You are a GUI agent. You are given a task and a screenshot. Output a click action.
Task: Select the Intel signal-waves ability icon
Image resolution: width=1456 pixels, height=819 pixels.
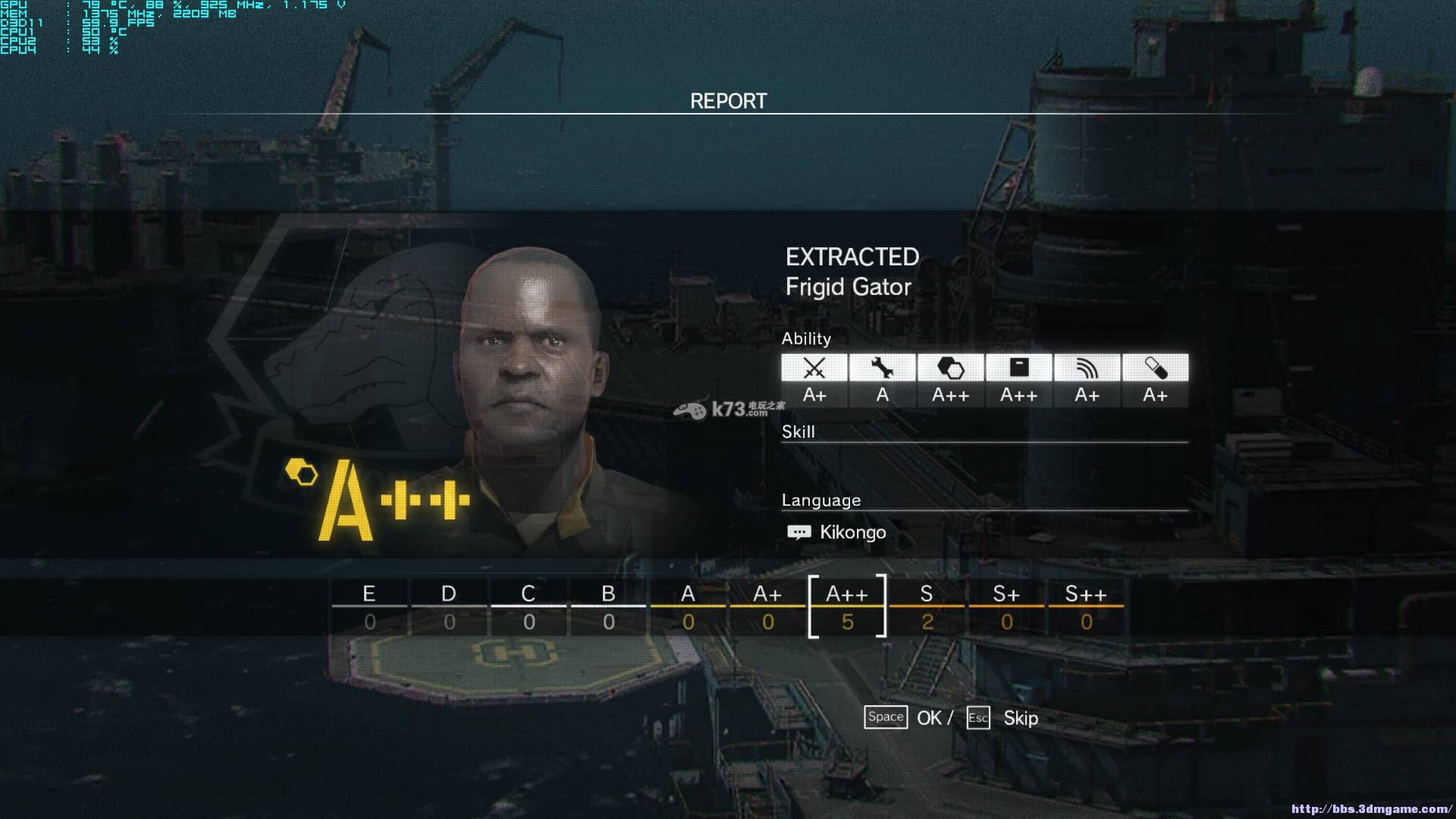click(x=1087, y=369)
